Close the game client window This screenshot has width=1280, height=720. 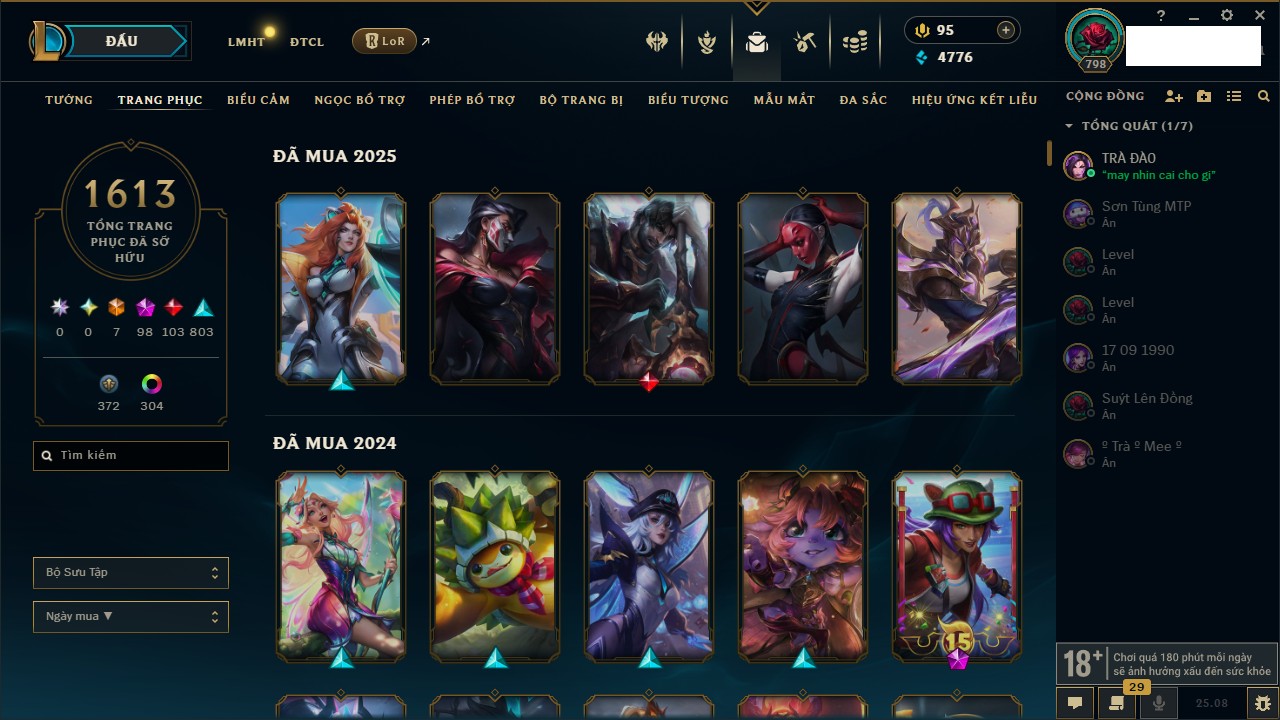[1260, 16]
